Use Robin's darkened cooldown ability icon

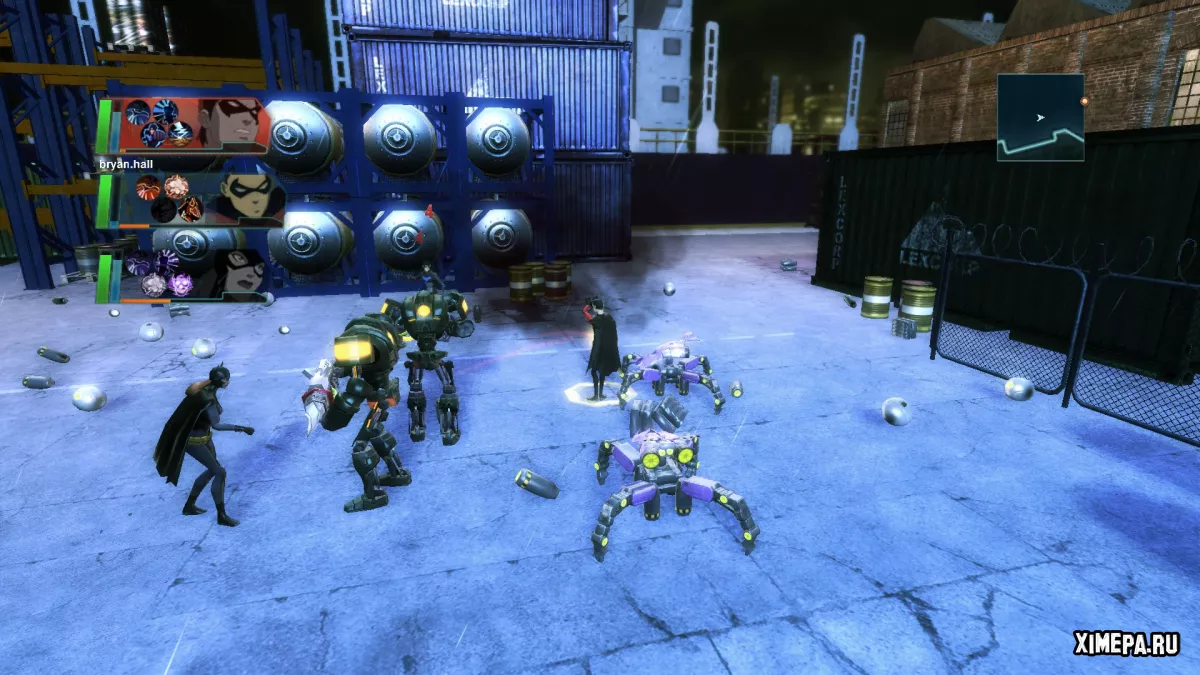pyautogui.click(x=163, y=209)
